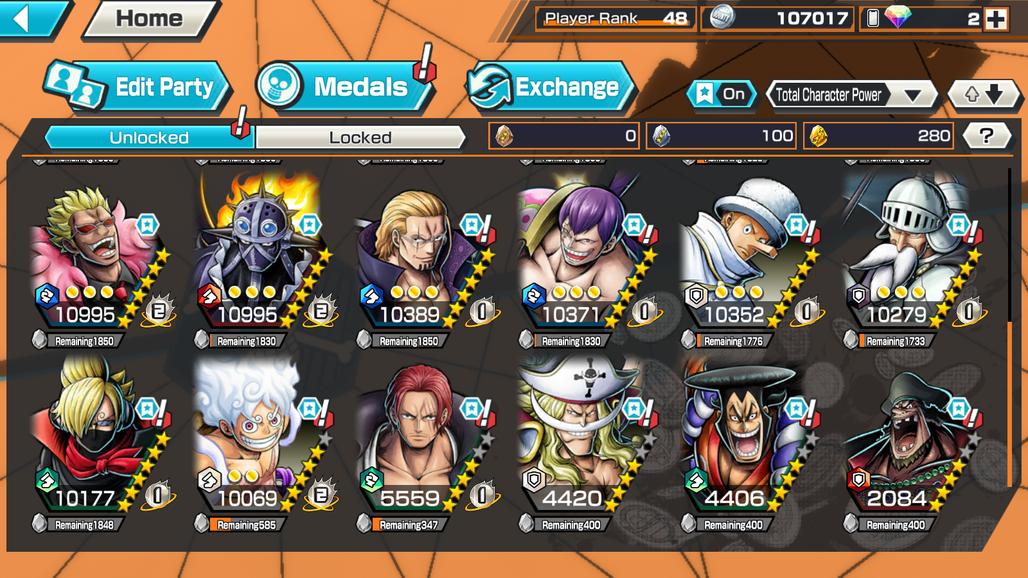Return to the Home screen

coord(149,18)
